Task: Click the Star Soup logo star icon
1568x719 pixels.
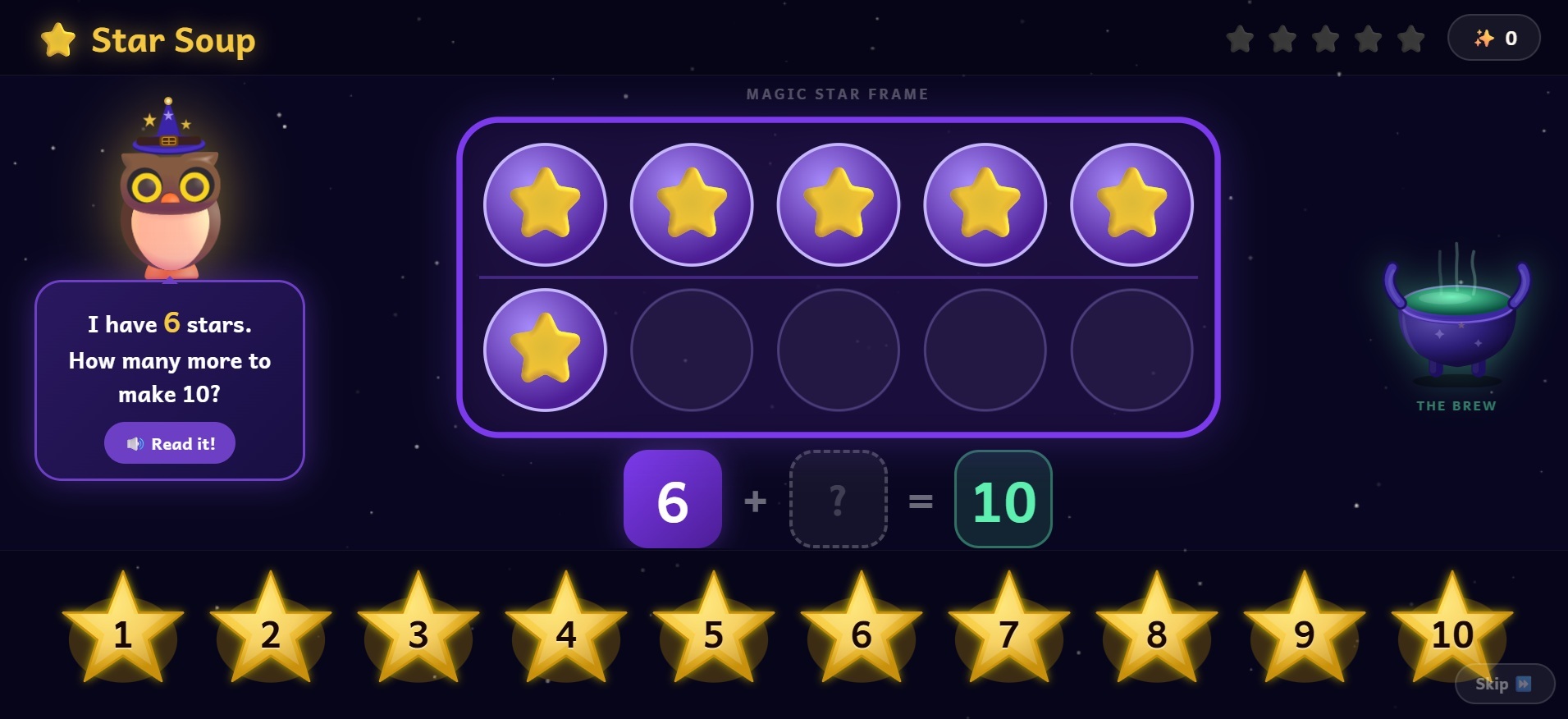Action: point(57,38)
